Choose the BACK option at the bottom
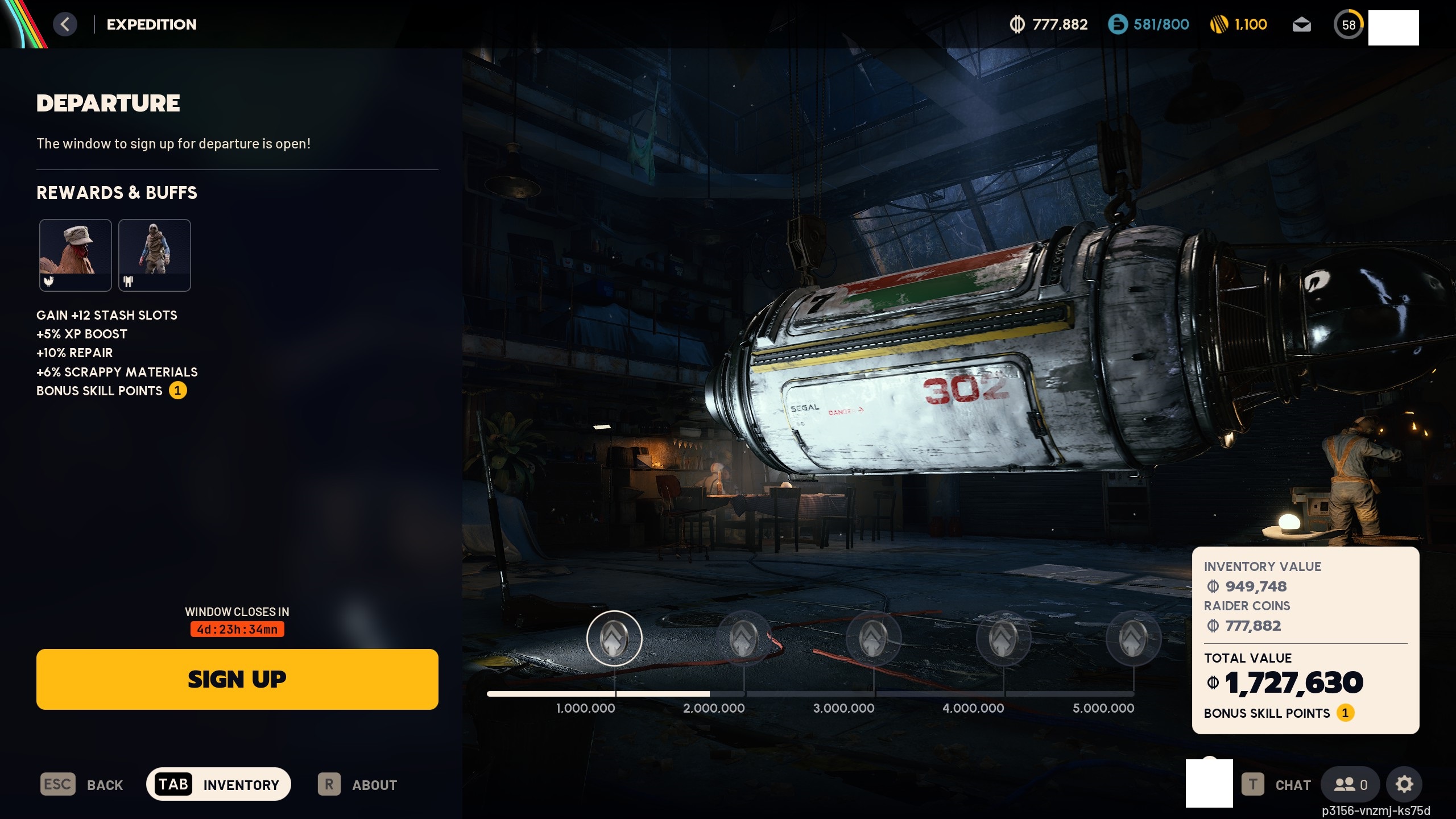 [x=82, y=785]
